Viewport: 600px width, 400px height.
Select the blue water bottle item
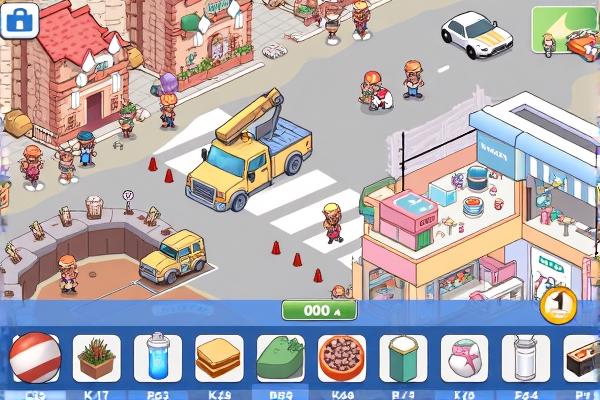158,357
